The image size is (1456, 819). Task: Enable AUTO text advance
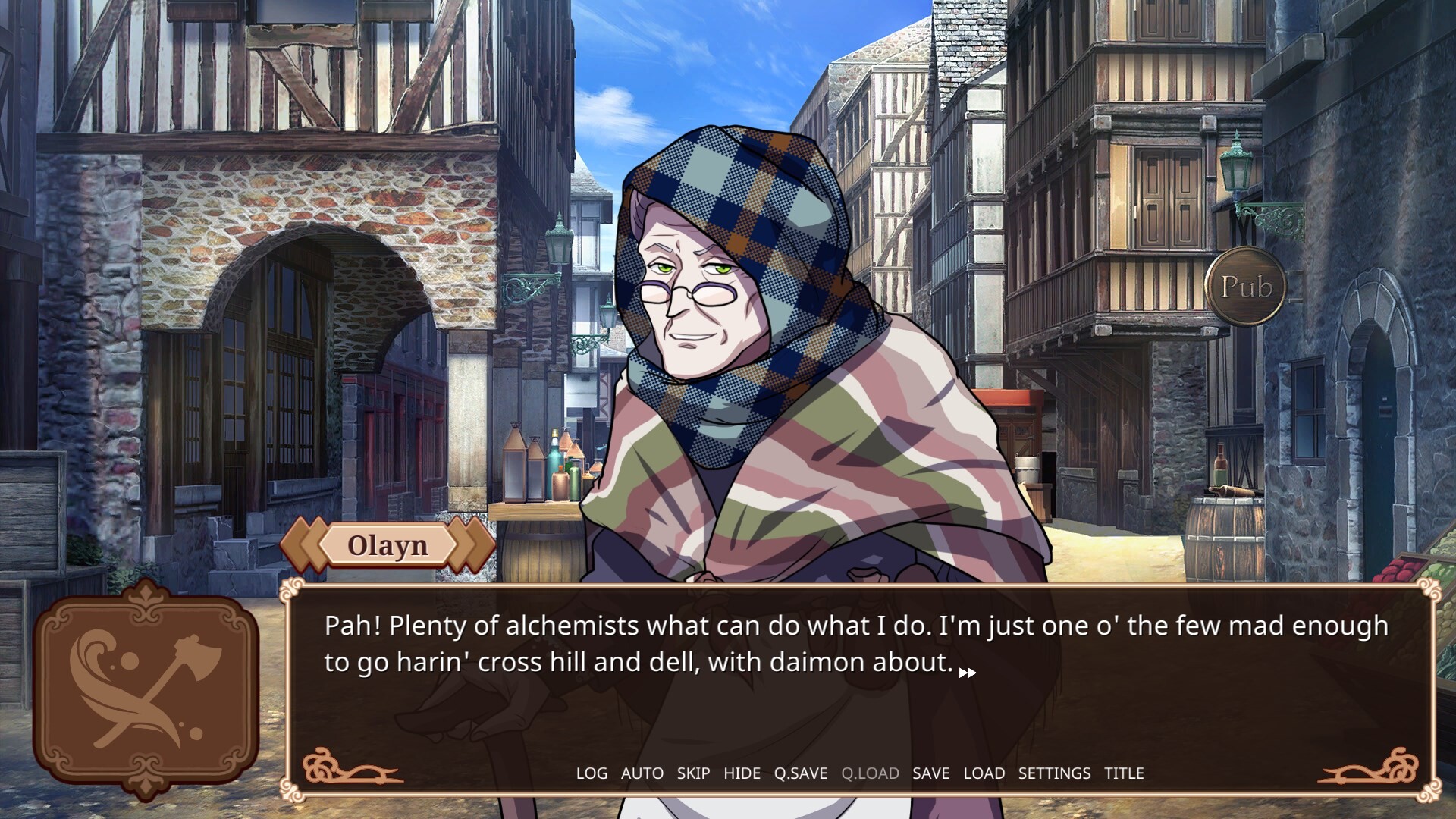pyautogui.click(x=642, y=773)
